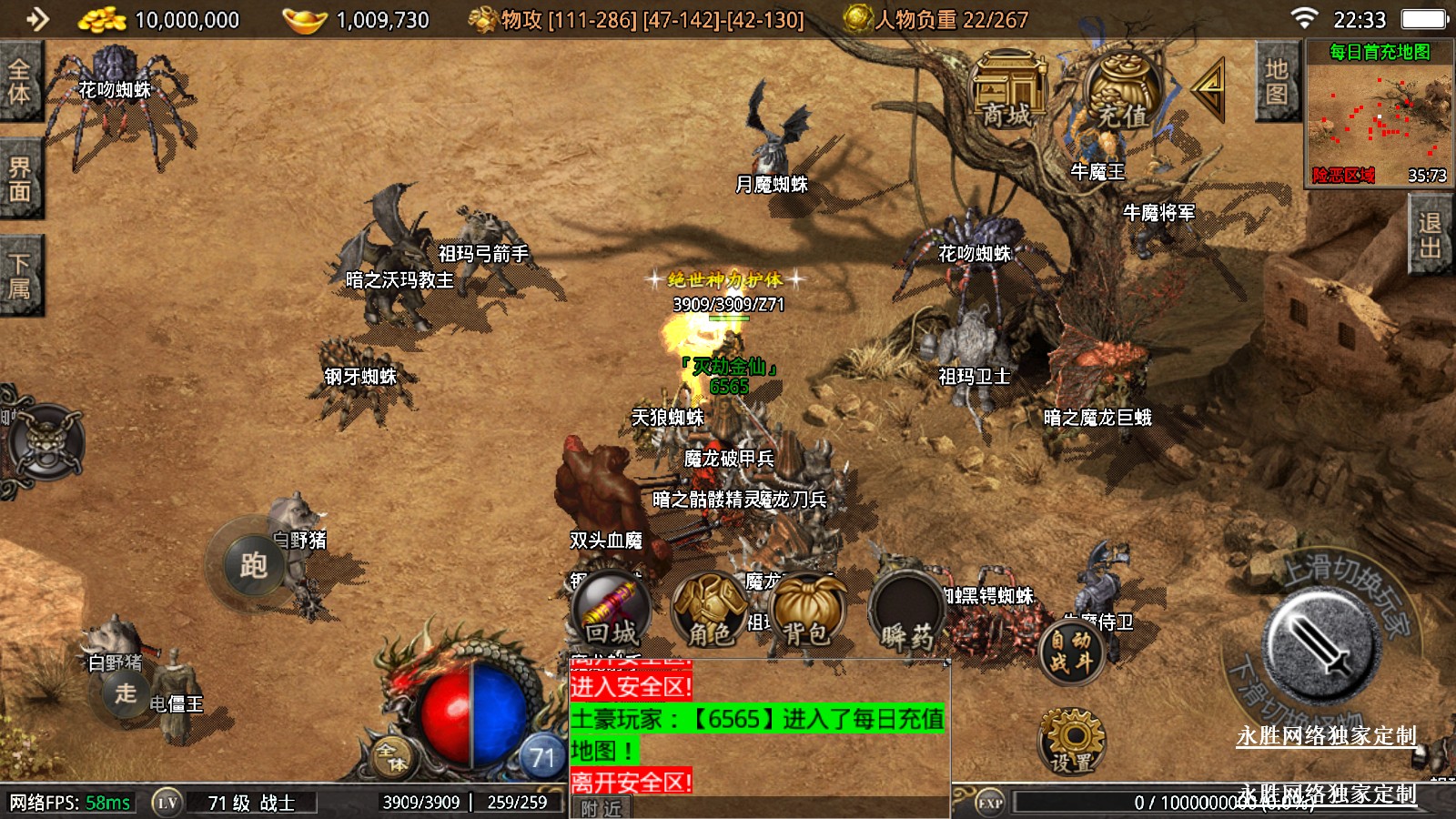
Task: Collapse the top menu with the arrow
Action: (x=1210, y=87)
